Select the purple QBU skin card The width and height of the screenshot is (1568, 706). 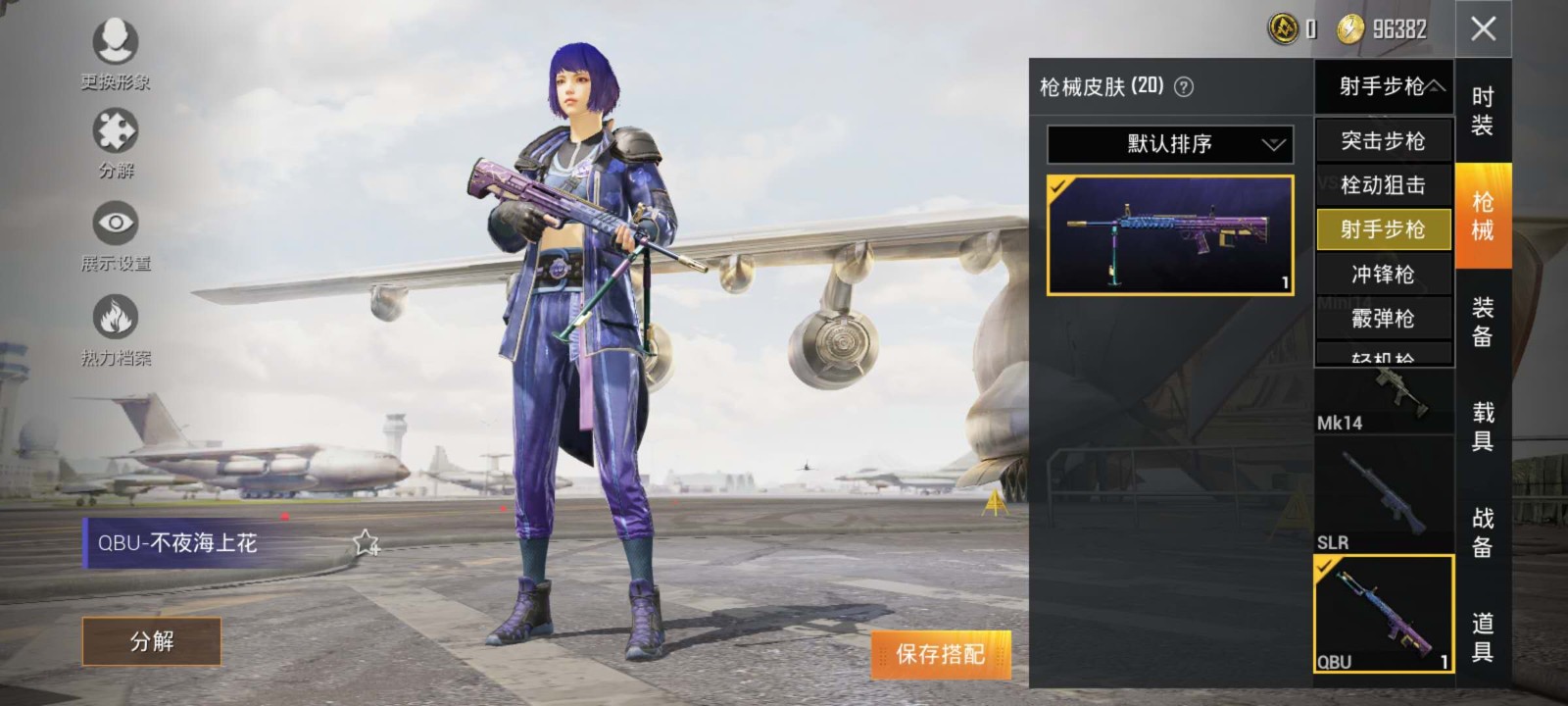click(1170, 235)
